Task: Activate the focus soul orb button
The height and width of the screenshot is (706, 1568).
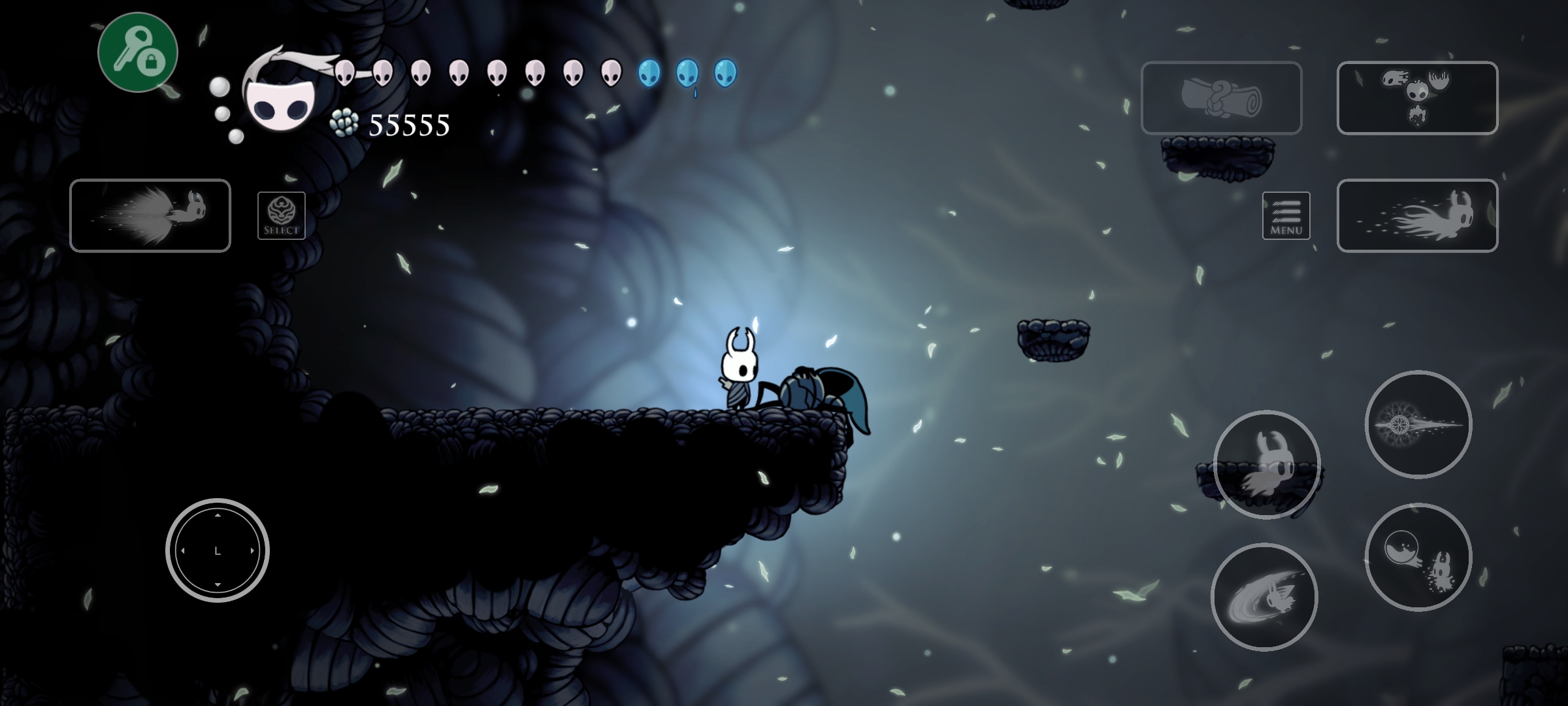Action: coord(1418,557)
